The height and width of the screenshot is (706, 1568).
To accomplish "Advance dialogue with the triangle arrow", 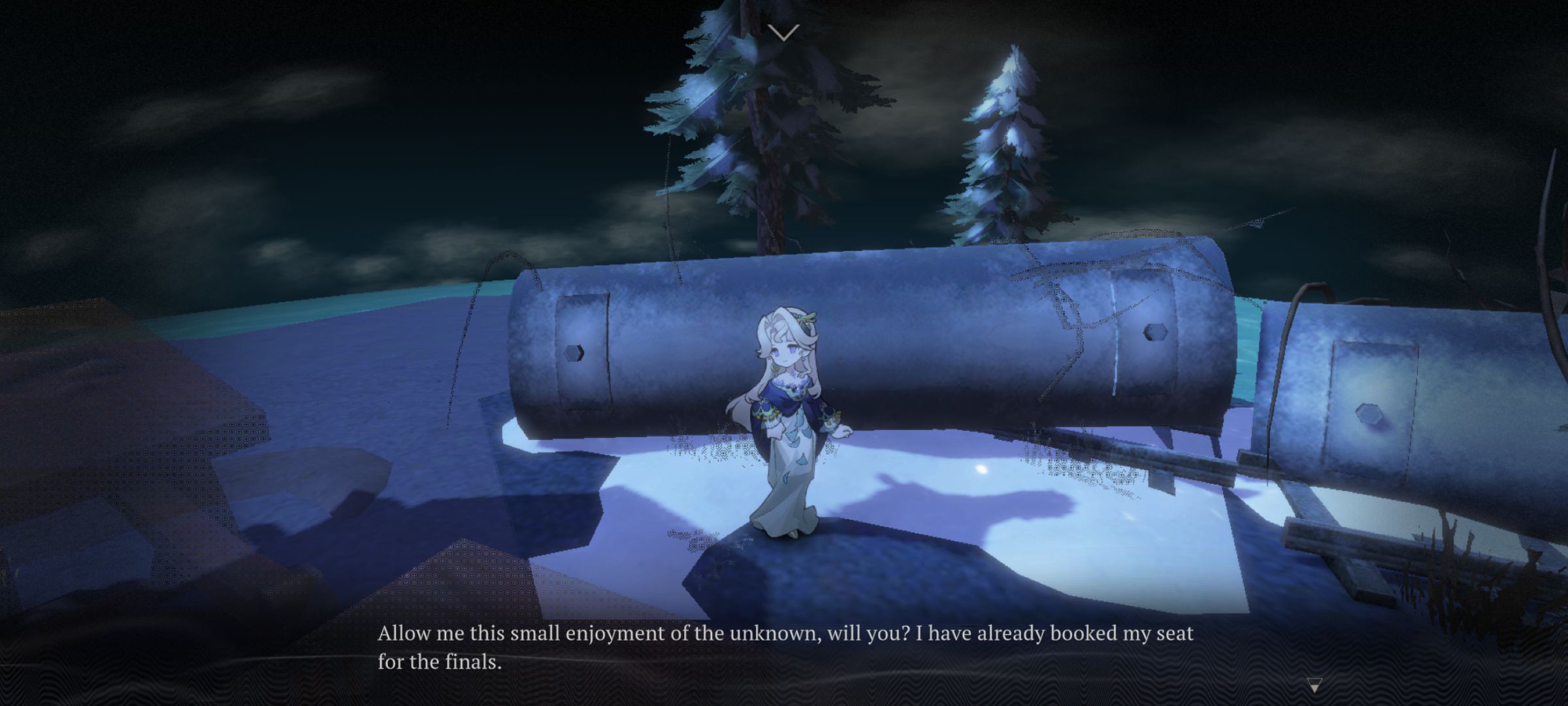I will click(x=1315, y=686).
